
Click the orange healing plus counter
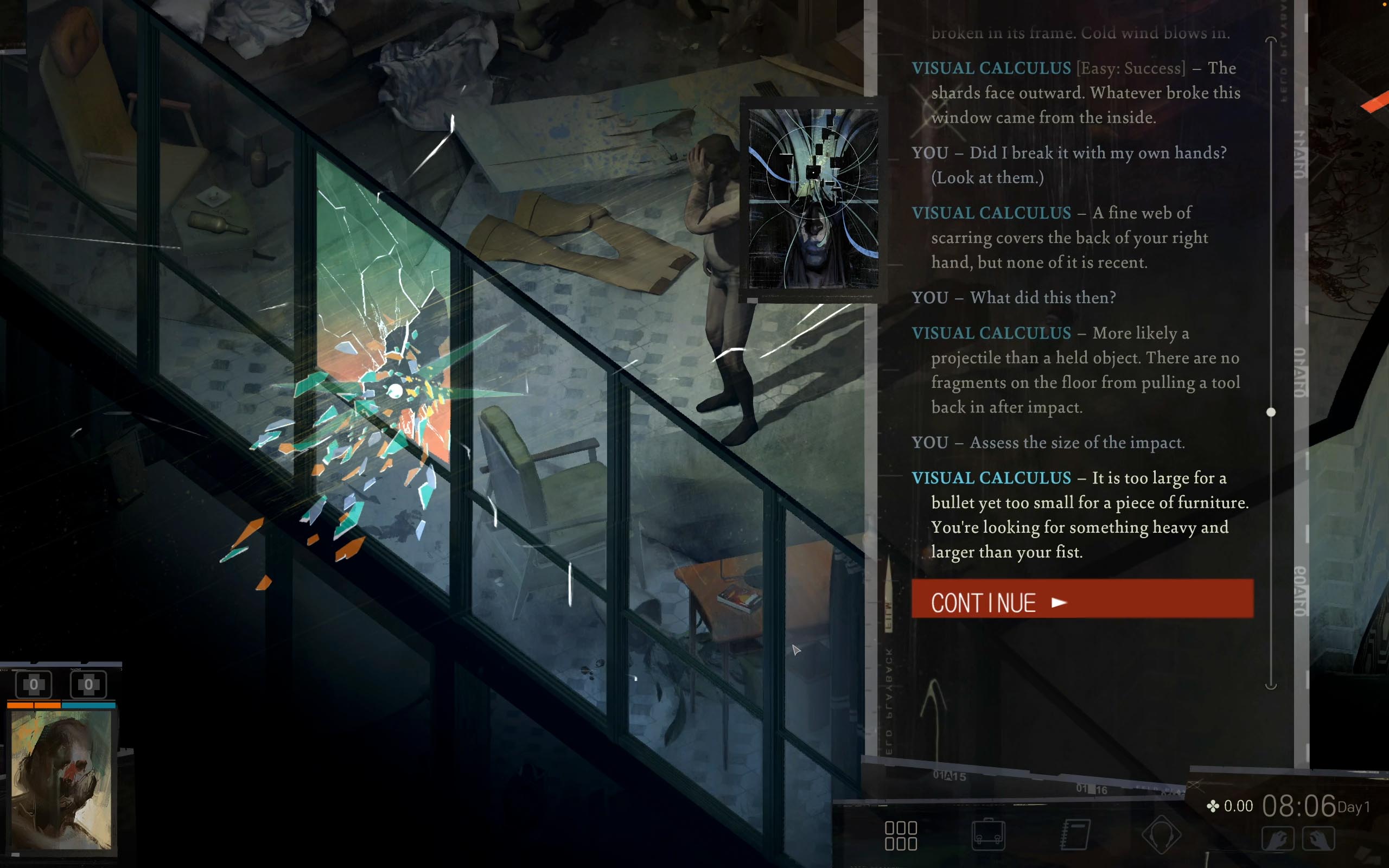(33, 684)
